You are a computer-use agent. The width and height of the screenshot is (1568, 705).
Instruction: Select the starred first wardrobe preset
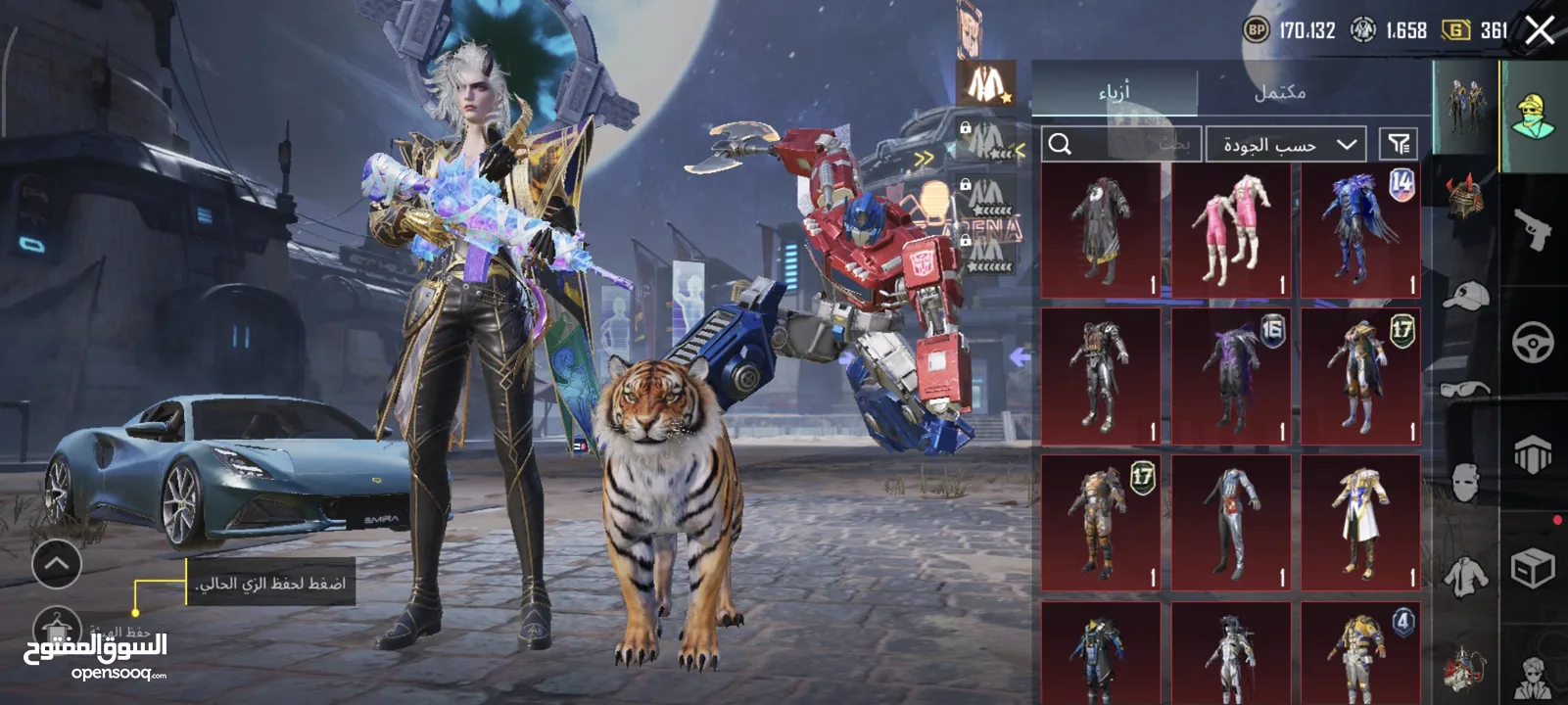985,83
